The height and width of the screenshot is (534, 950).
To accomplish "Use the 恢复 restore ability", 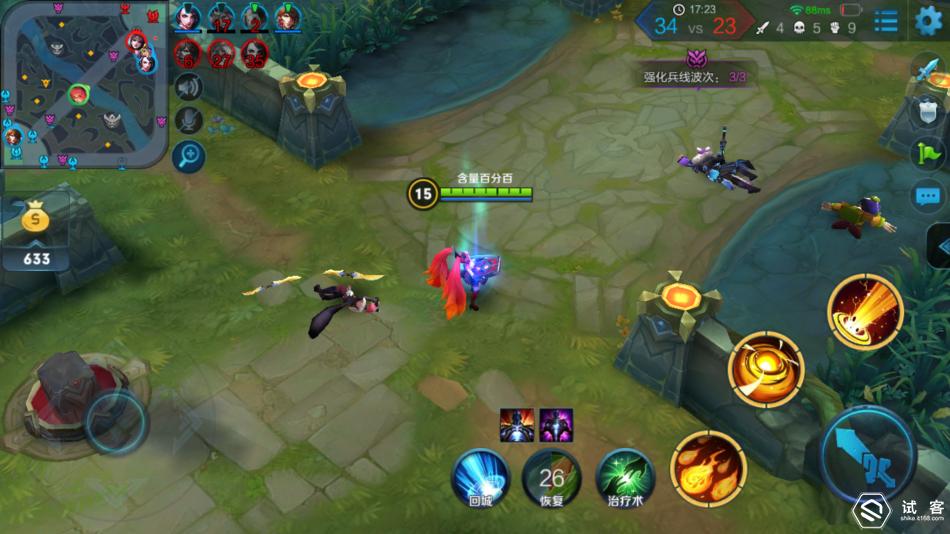I will [552, 478].
